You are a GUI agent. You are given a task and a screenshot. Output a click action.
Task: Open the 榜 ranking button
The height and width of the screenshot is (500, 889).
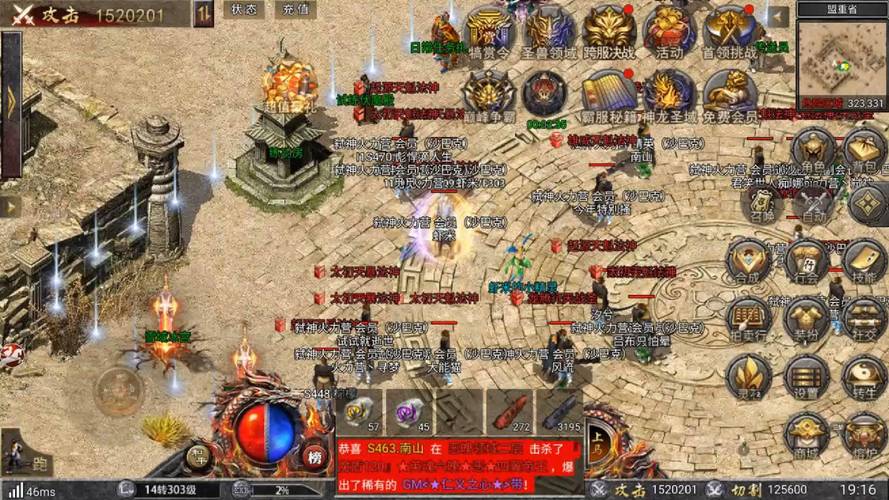pos(315,457)
